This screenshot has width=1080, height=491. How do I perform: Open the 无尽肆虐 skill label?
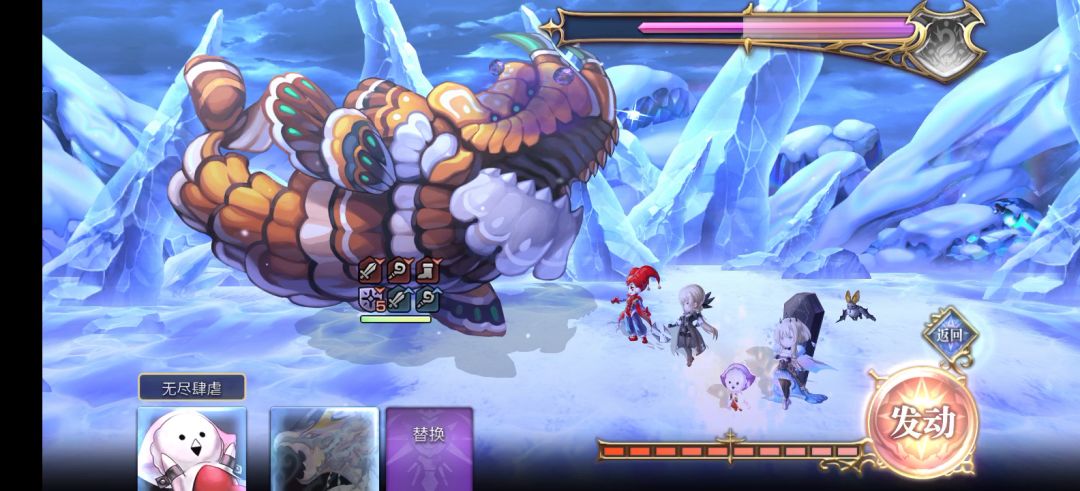[x=191, y=387]
